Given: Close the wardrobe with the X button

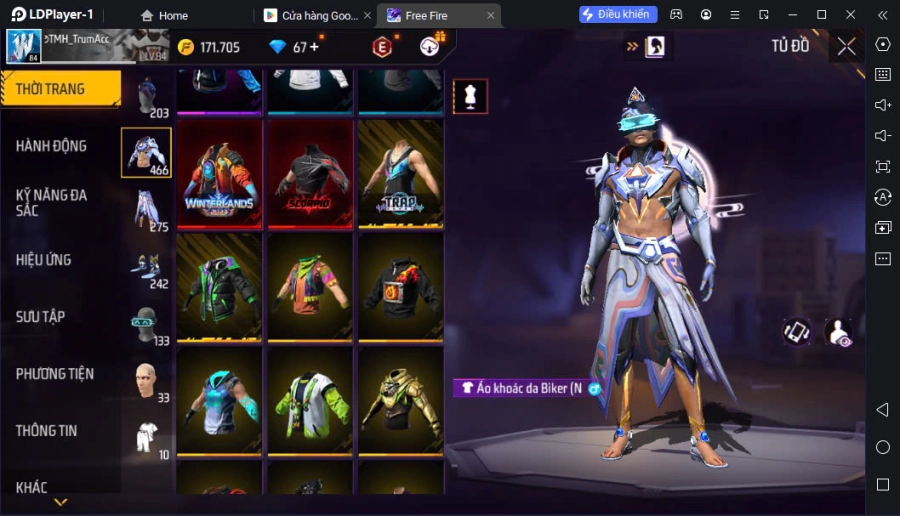Looking at the screenshot, I should (846, 46).
